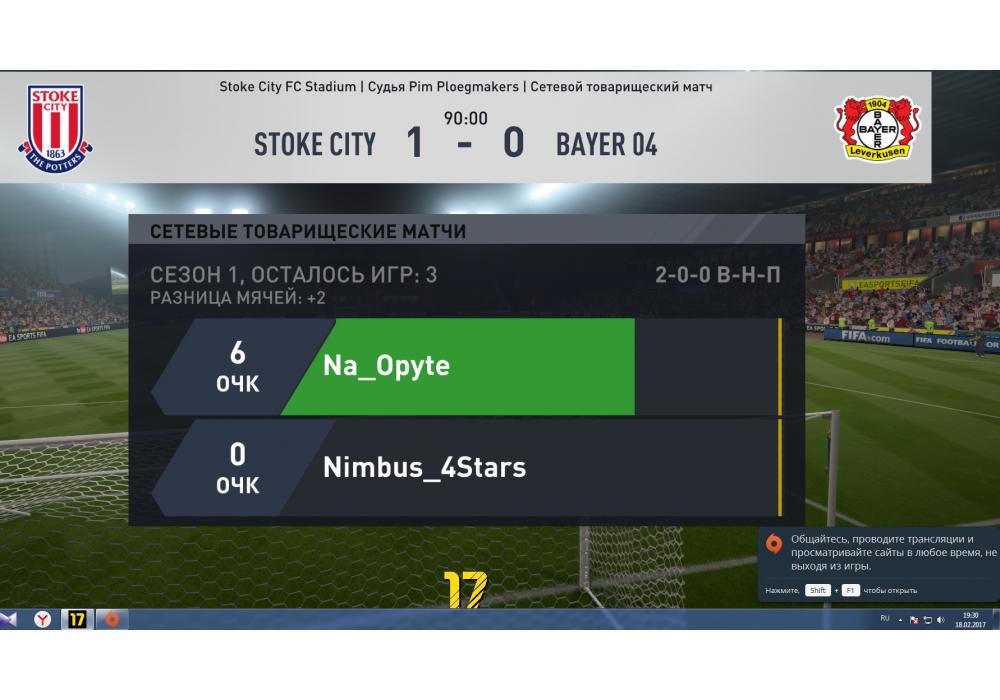Open Yandex browser from the taskbar
The width and height of the screenshot is (1000, 700).
click(x=43, y=620)
